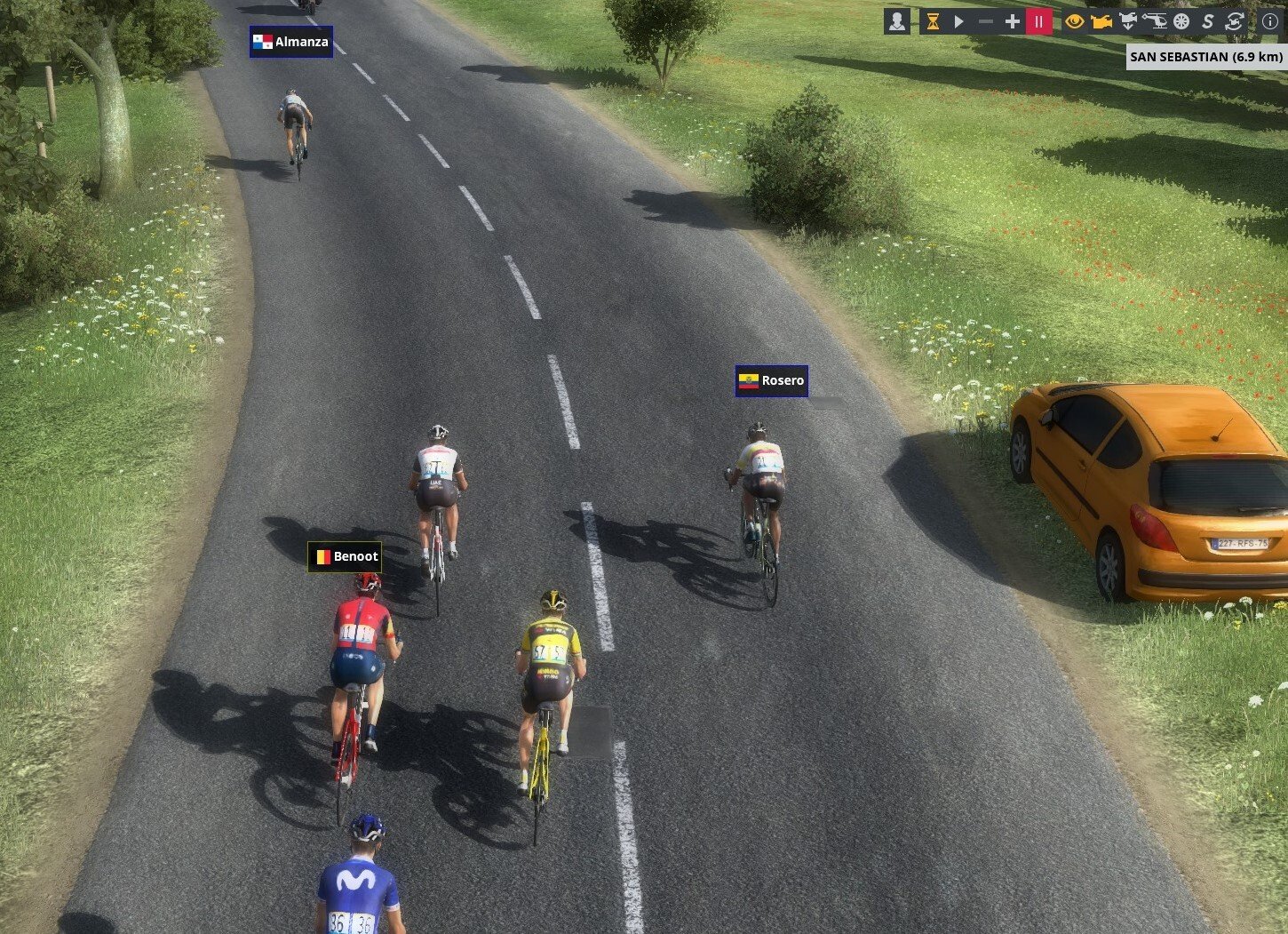Click the S icon in the toolbar
Screen dimensions: 1288x934
point(1207,21)
